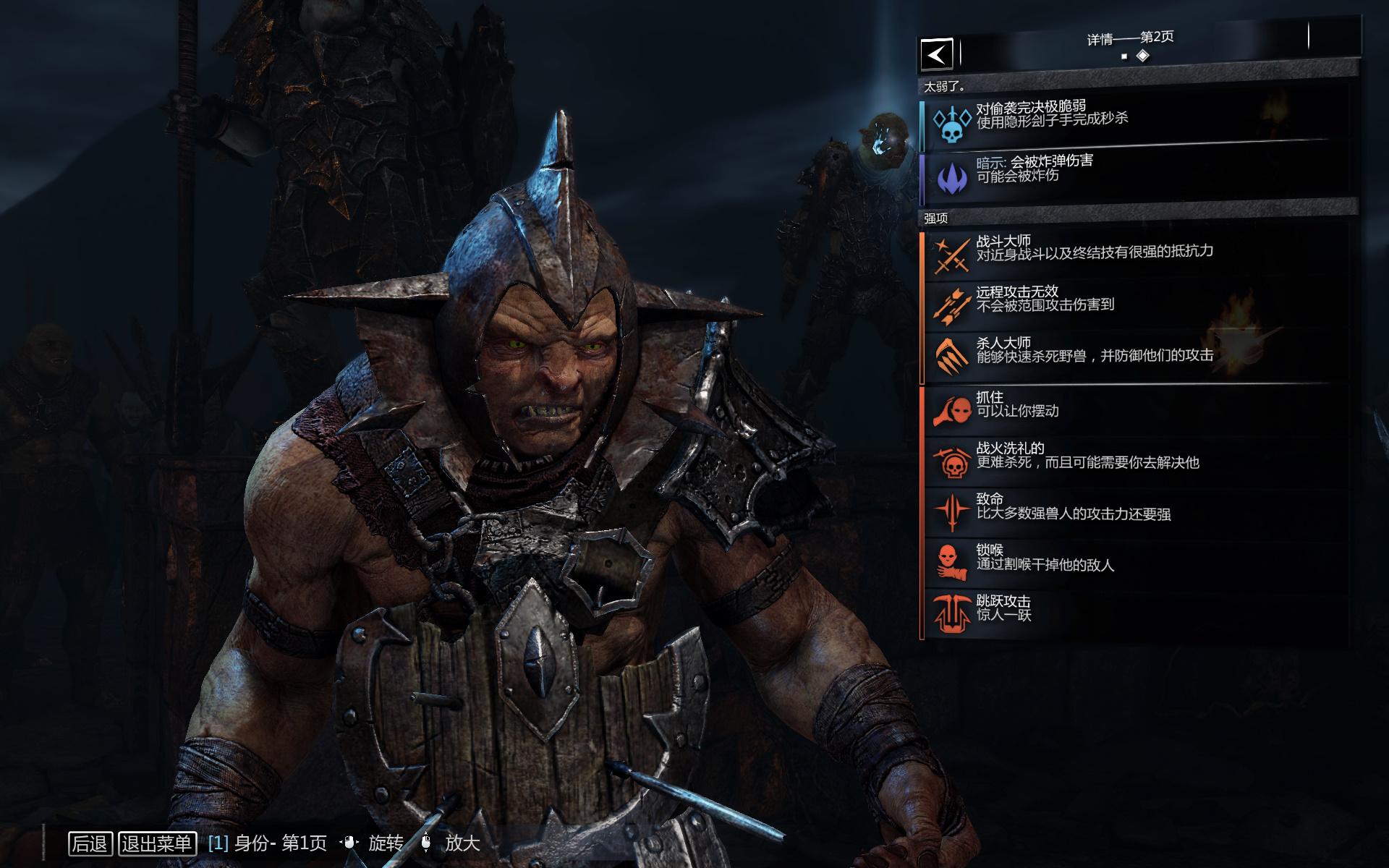The width and height of the screenshot is (1389, 868).
Task: Click the back arrow at panel top
Action: tap(936, 54)
